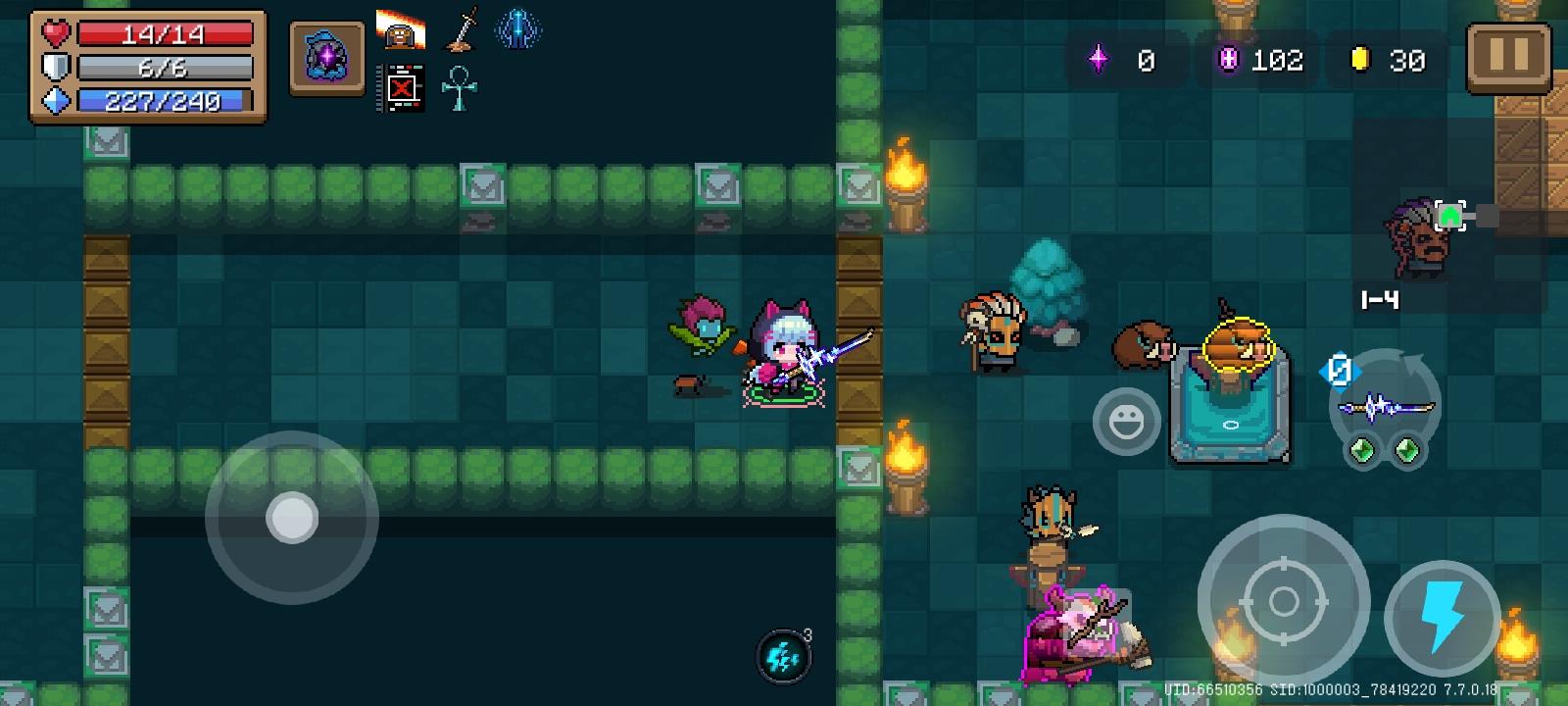Tap the left movement joystick
This screenshot has height=706, width=1568.
coord(291,517)
